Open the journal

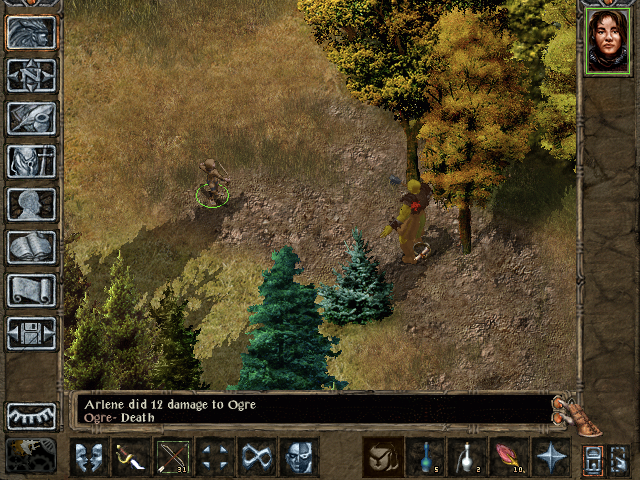(x=32, y=118)
